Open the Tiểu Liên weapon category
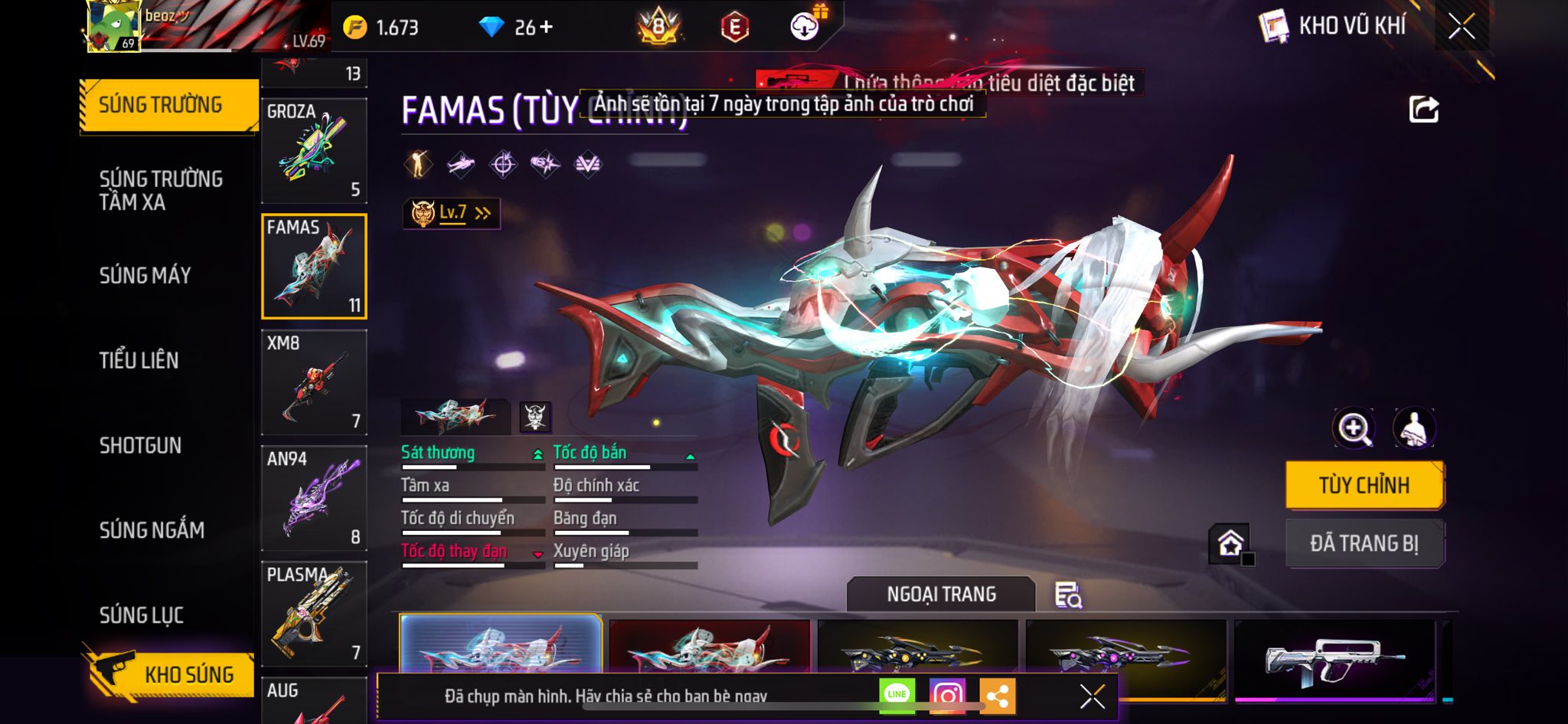1568x724 pixels. click(x=139, y=360)
